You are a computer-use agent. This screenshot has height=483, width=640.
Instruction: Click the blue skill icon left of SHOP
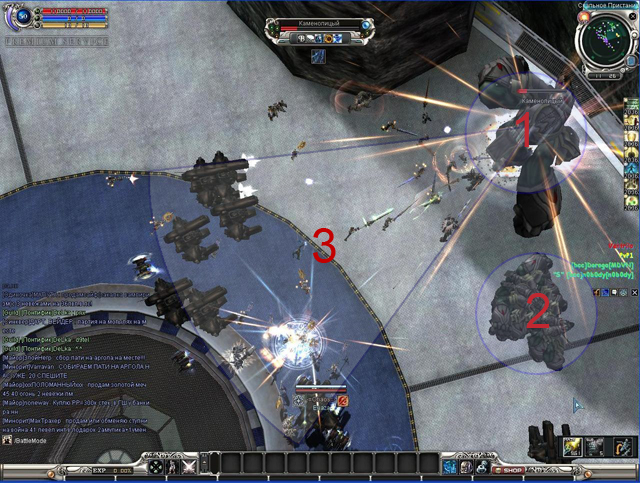click(451, 466)
